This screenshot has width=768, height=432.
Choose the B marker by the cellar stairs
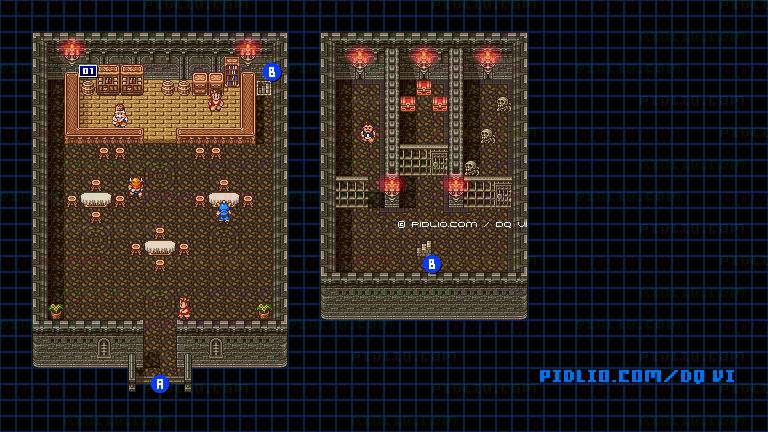(x=432, y=264)
